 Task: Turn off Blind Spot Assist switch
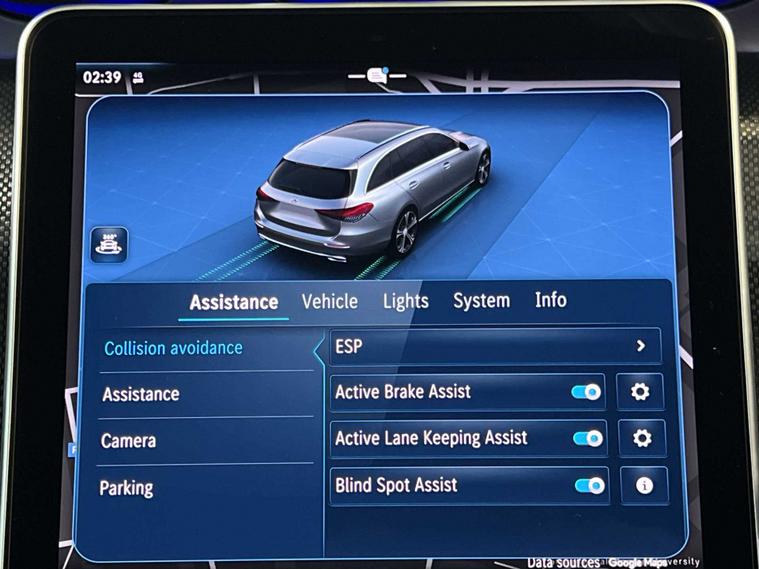(589, 486)
